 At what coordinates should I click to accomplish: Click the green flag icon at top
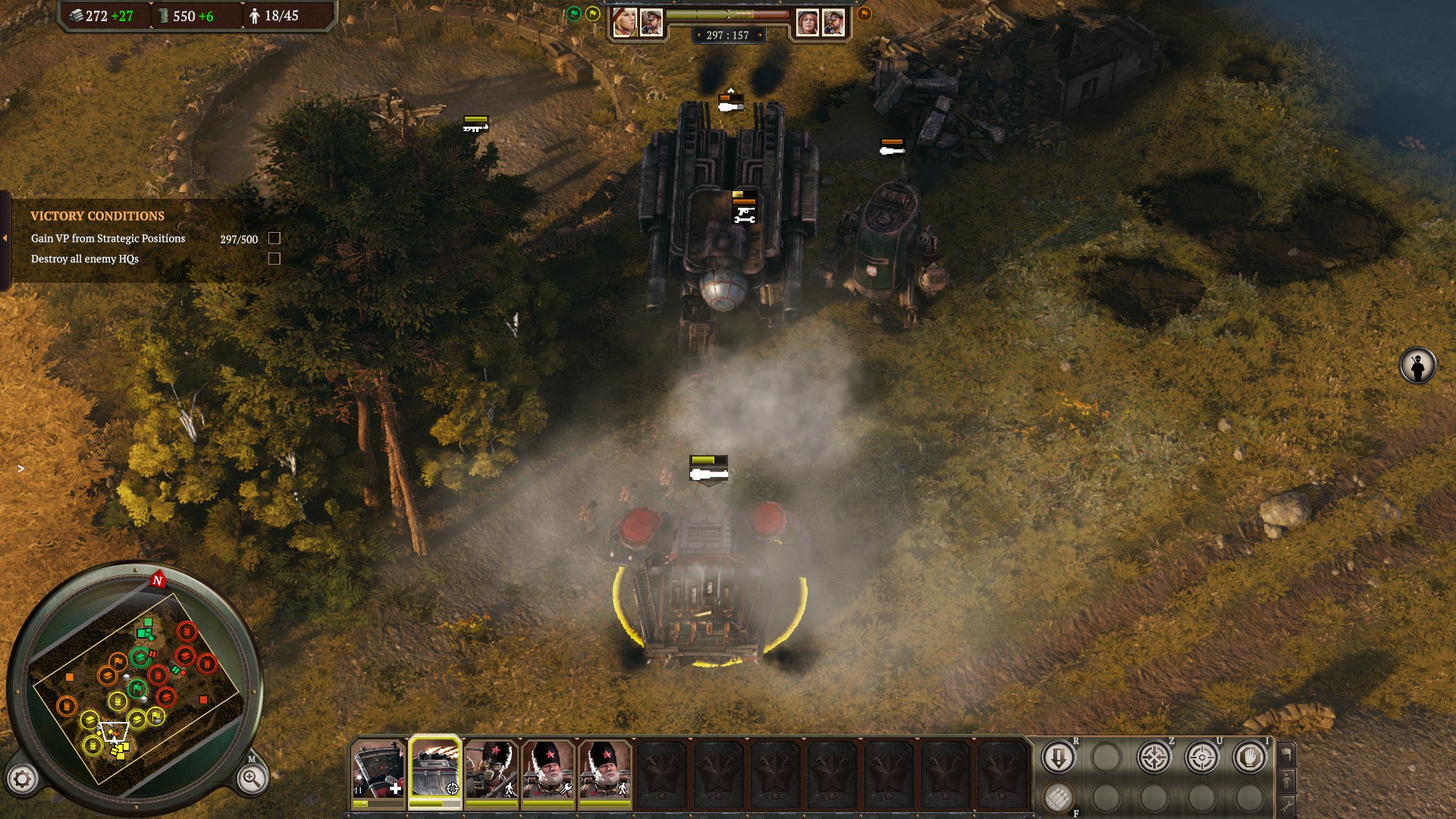pyautogui.click(x=574, y=14)
